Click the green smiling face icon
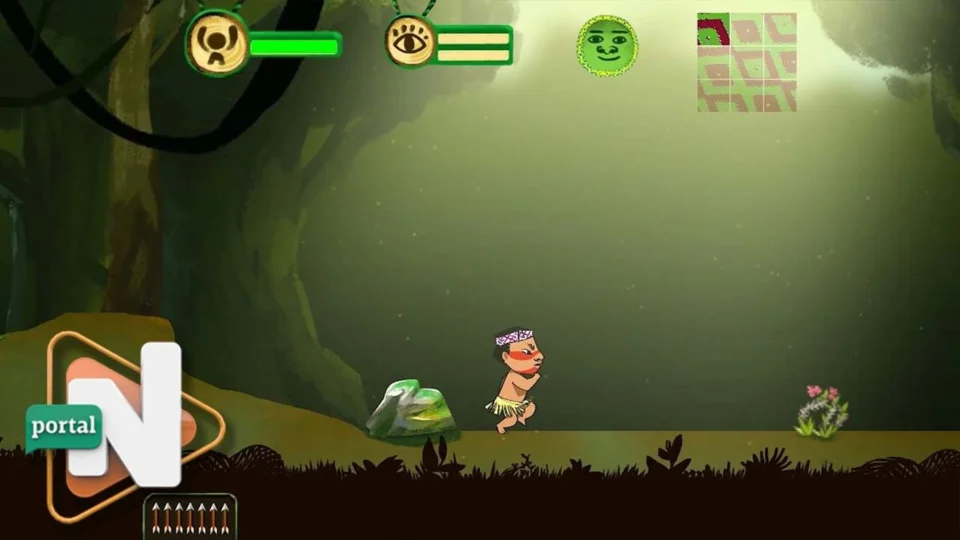 click(x=607, y=45)
